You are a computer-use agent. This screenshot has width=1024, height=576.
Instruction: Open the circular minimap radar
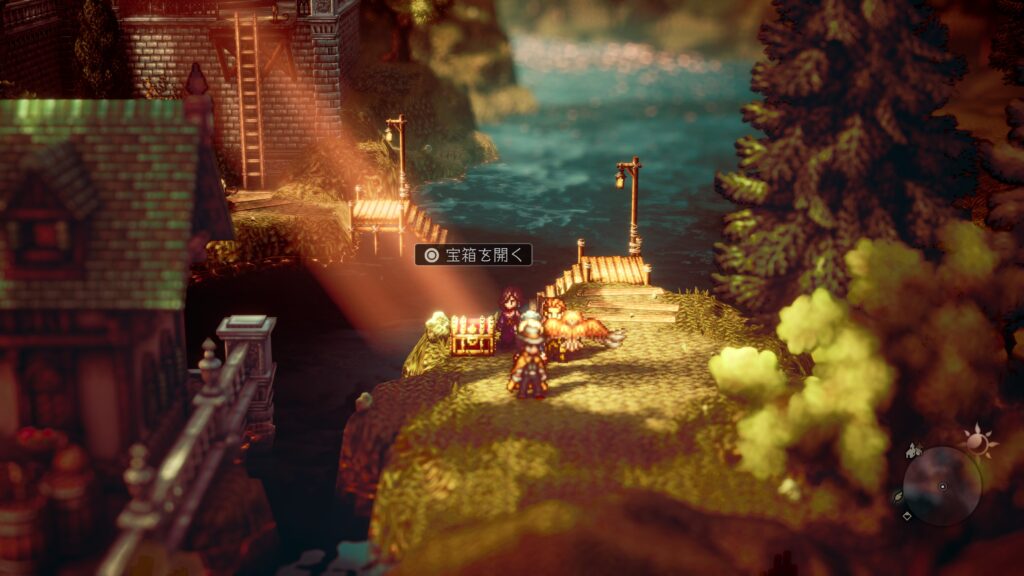coord(942,486)
